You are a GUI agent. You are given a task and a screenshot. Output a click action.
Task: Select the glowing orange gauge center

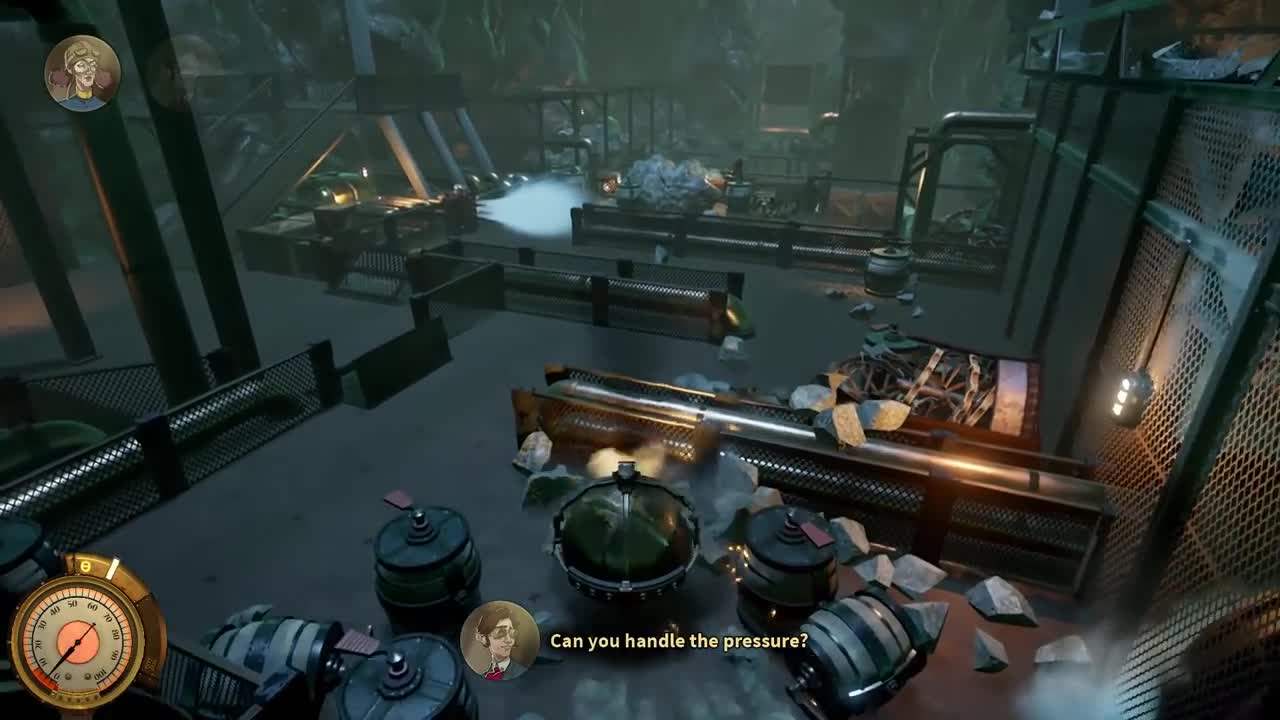[x=78, y=642]
